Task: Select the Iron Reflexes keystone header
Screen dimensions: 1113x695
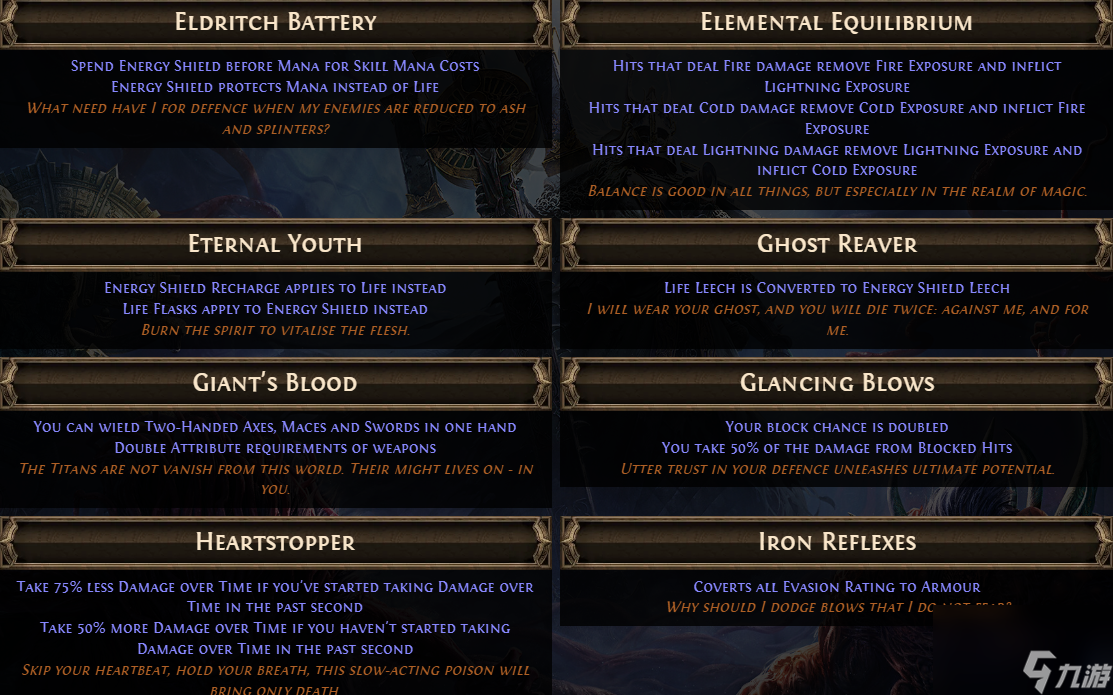Action: click(x=836, y=542)
